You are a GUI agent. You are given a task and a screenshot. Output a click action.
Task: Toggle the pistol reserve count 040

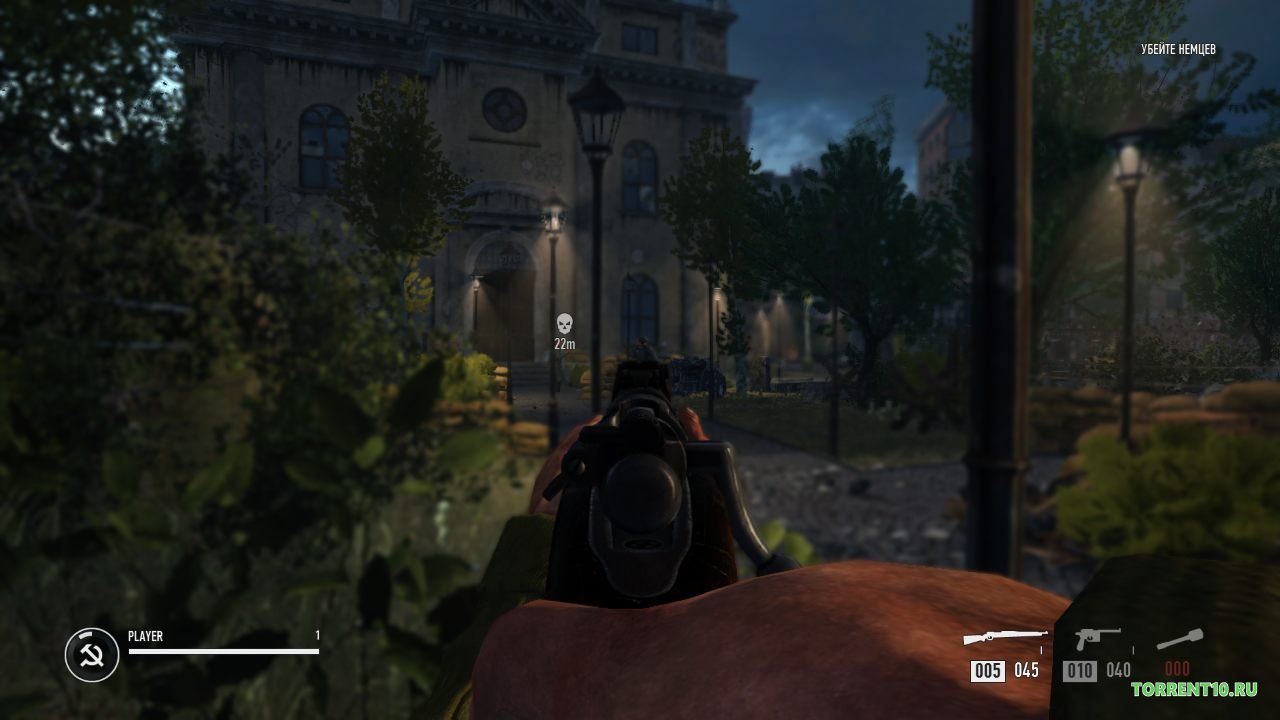tap(1118, 671)
